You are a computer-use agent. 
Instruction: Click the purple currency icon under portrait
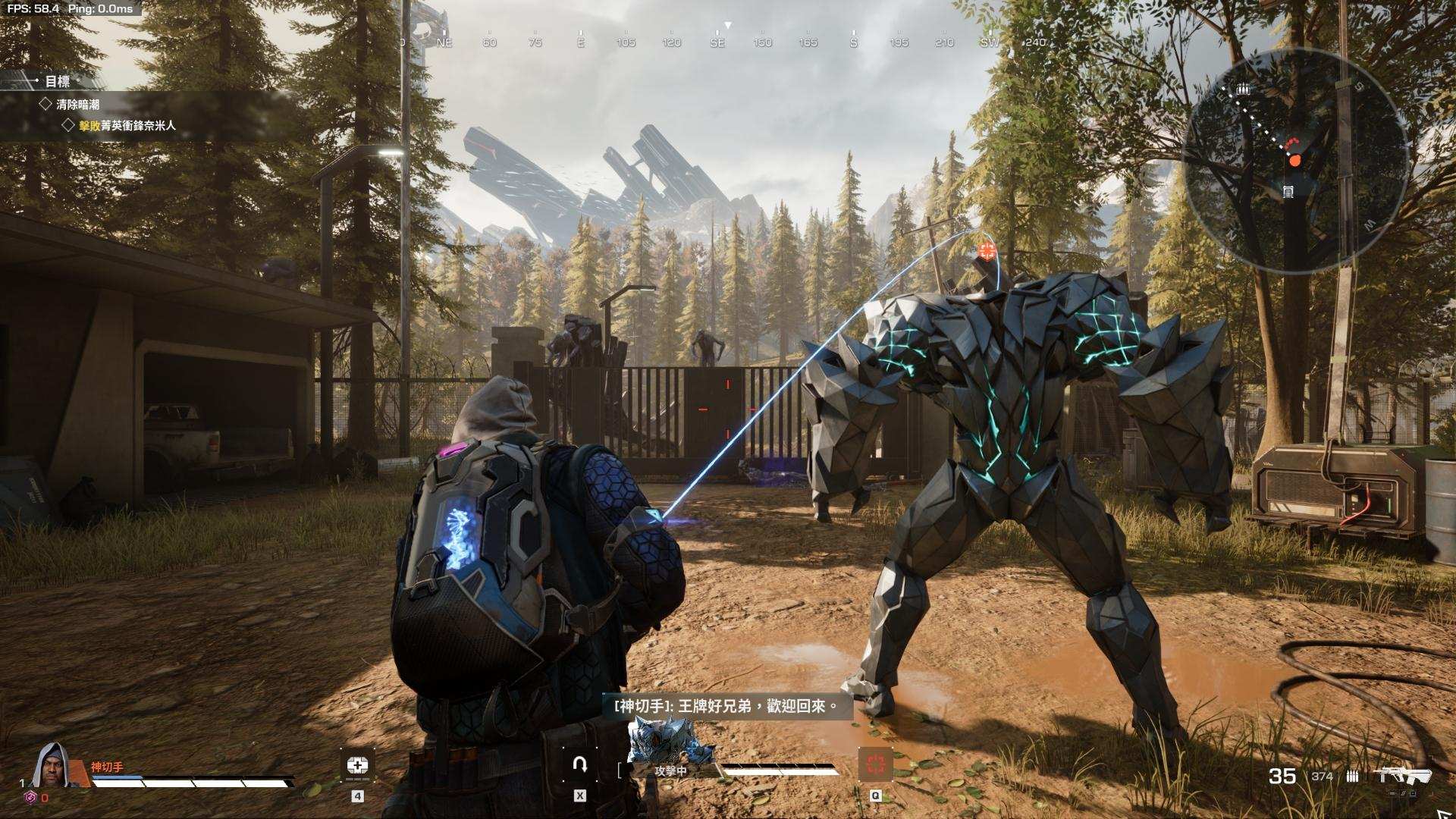tap(30, 797)
